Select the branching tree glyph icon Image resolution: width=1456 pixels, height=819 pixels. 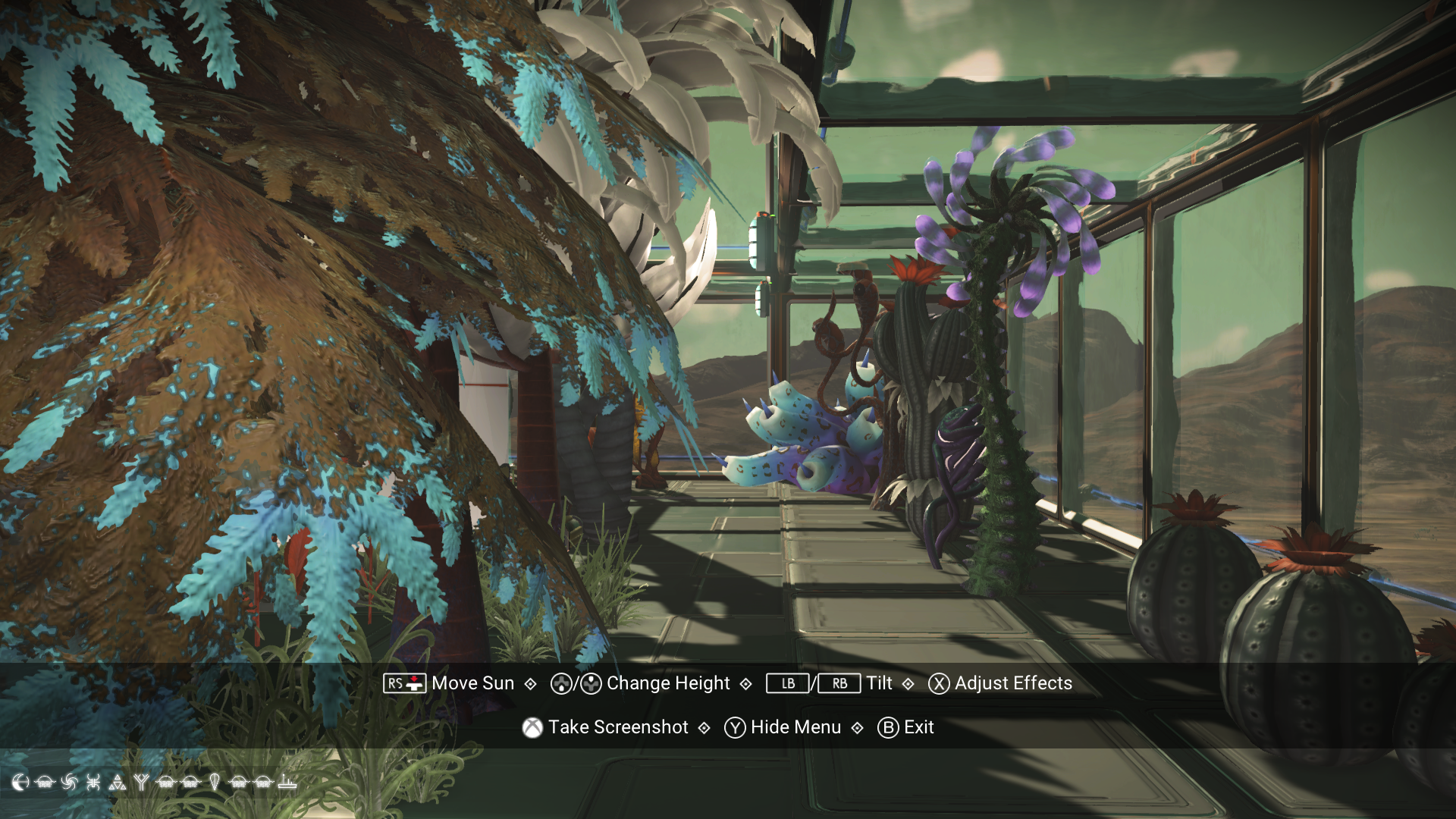click(142, 782)
